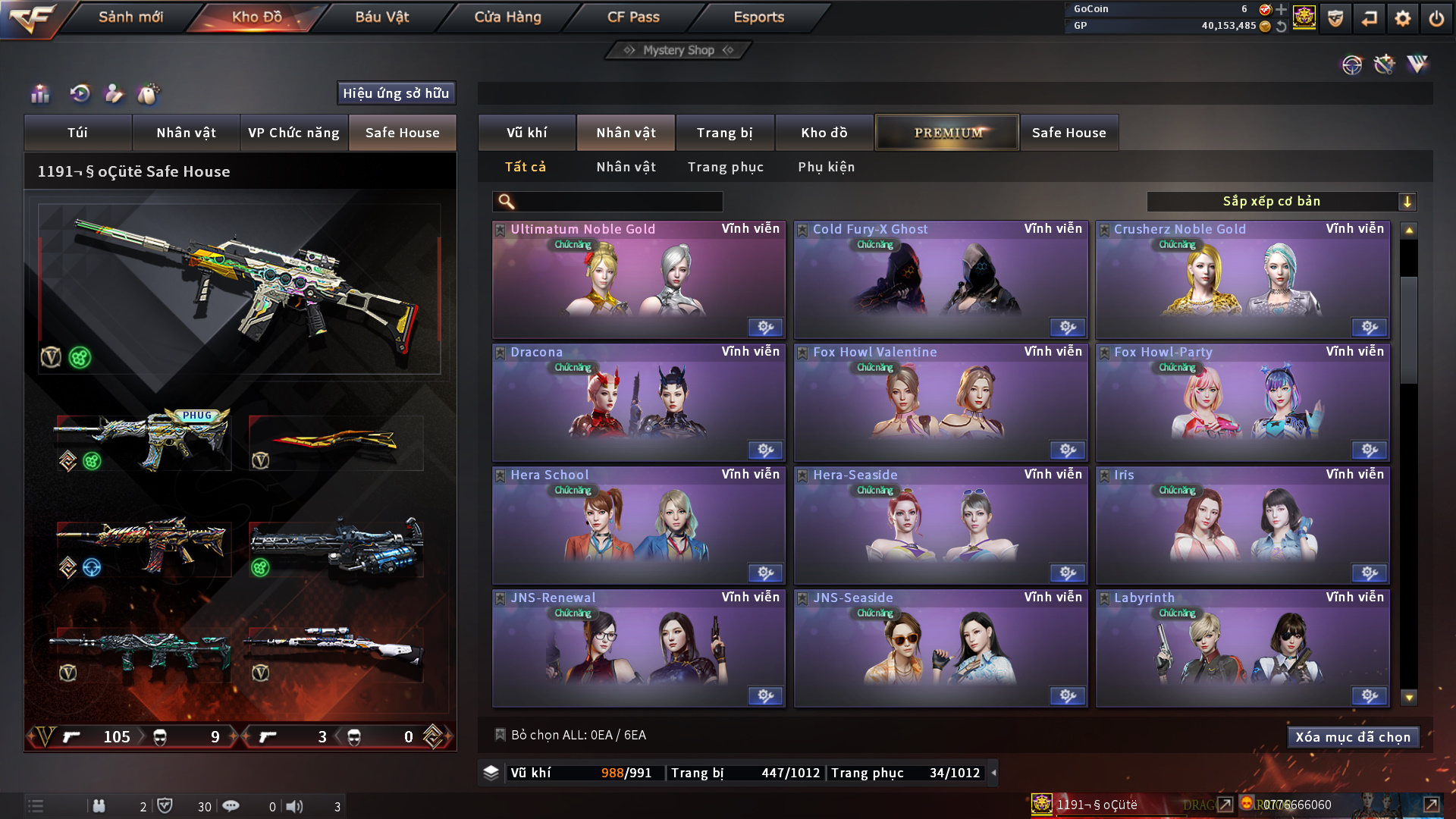Open the gear settings icon
The width and height of the screenshot is (1456, 819).
click(1402, 18)
